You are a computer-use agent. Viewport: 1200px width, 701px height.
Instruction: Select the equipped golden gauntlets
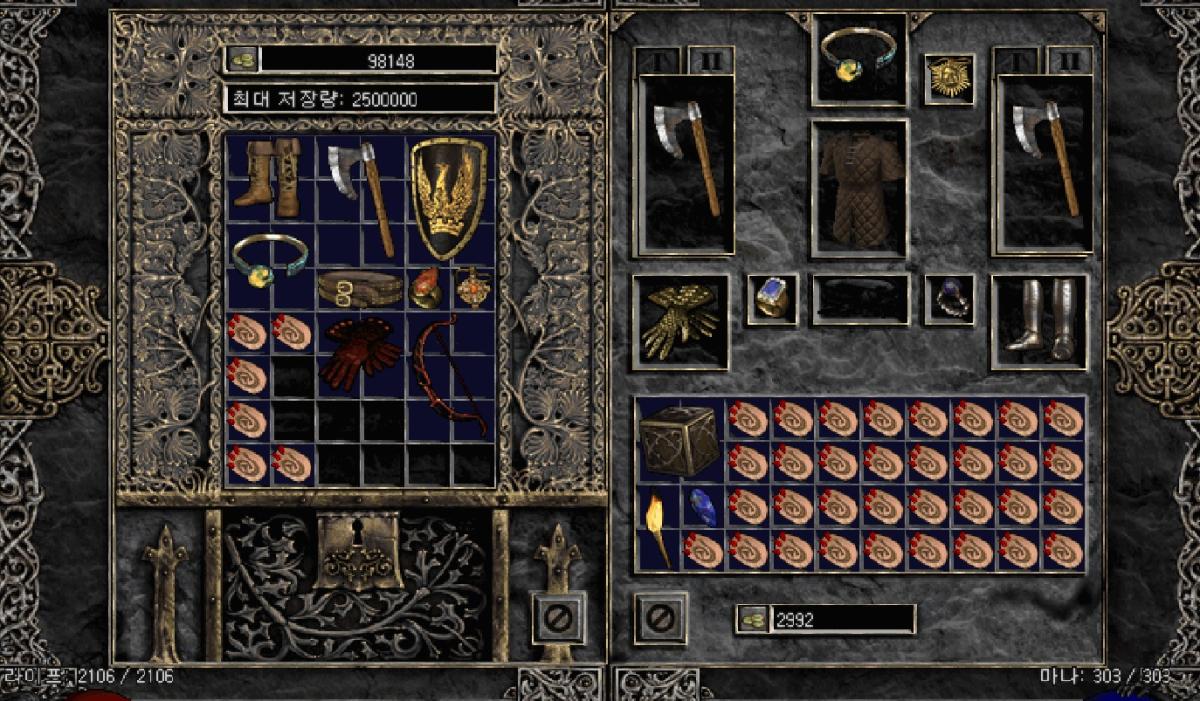tap(680, 322)
